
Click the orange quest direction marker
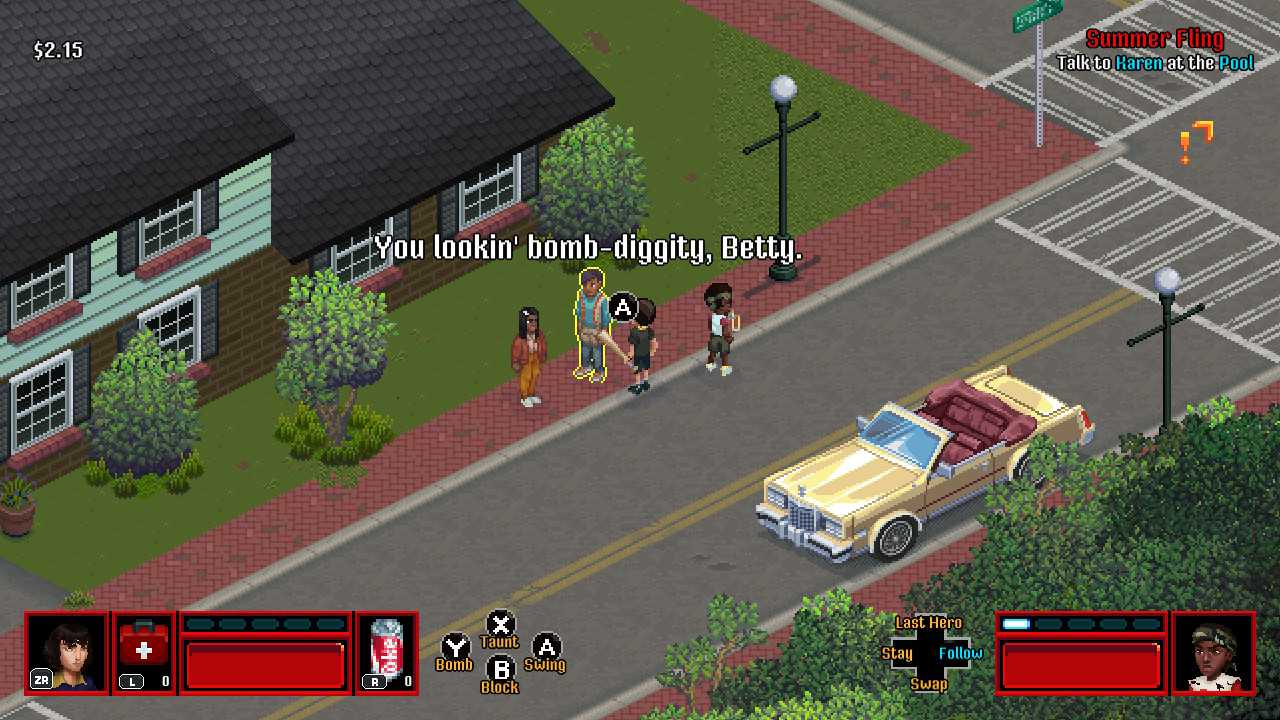point(1196,141)
